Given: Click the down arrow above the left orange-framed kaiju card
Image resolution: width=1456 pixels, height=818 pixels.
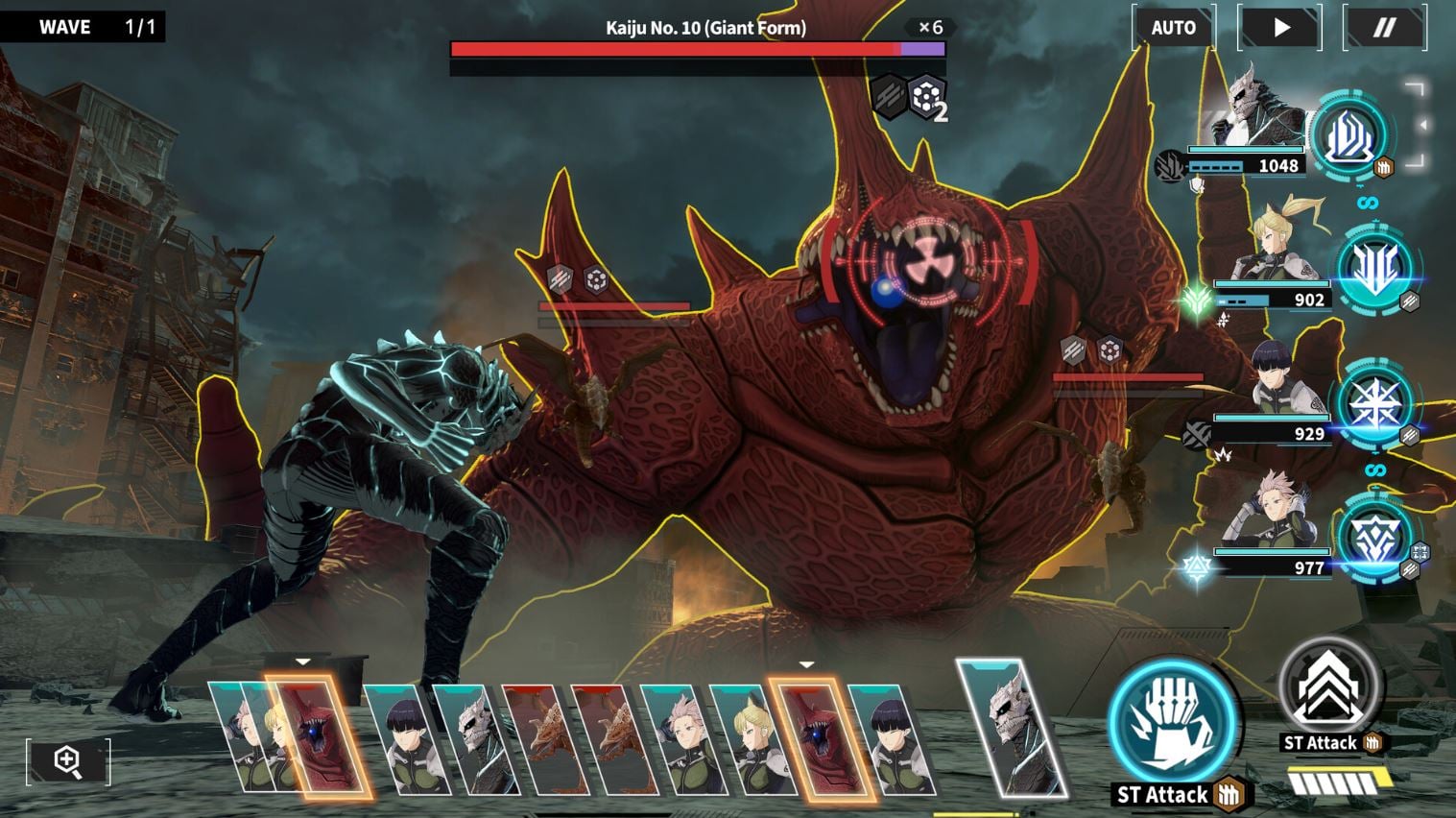Looking at the screenshot, I should (304, 662).
